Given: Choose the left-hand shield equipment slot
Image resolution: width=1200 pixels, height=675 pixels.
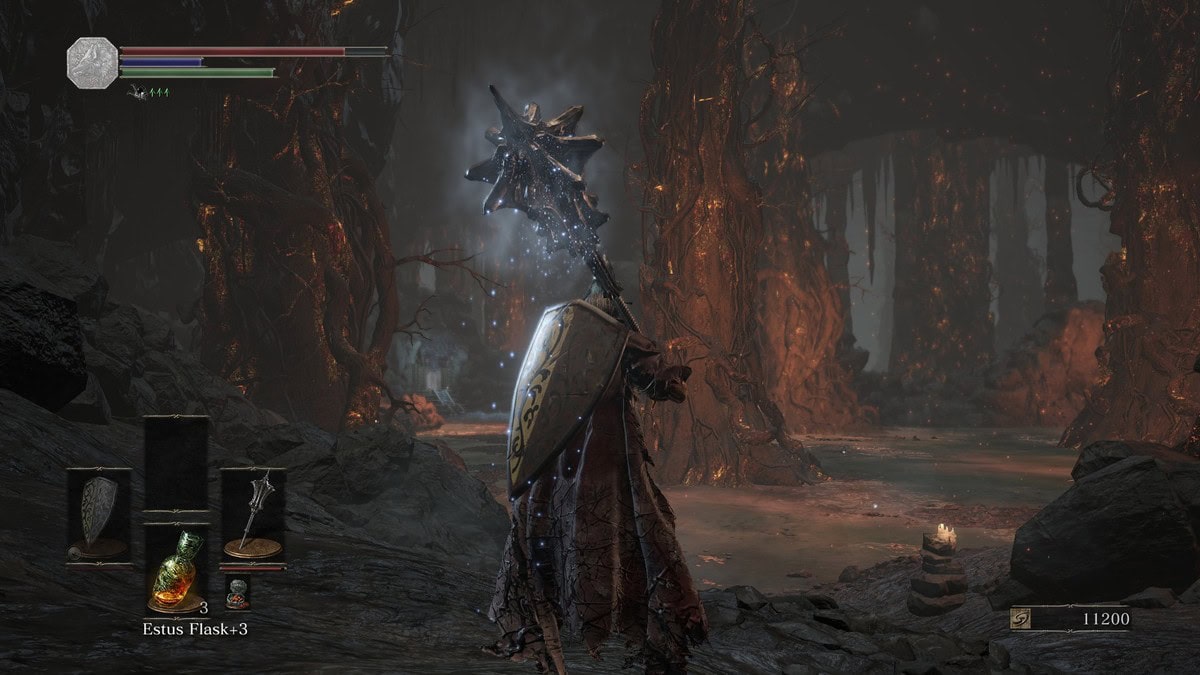Looking at the screenshot, I should (98, 515).
